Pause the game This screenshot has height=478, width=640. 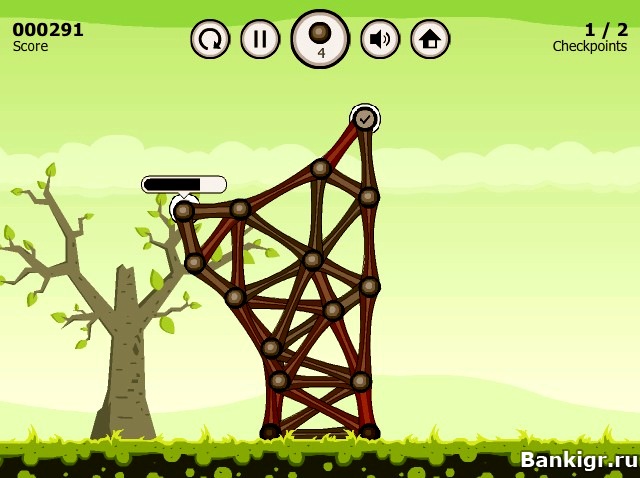[x=260, y=39]
